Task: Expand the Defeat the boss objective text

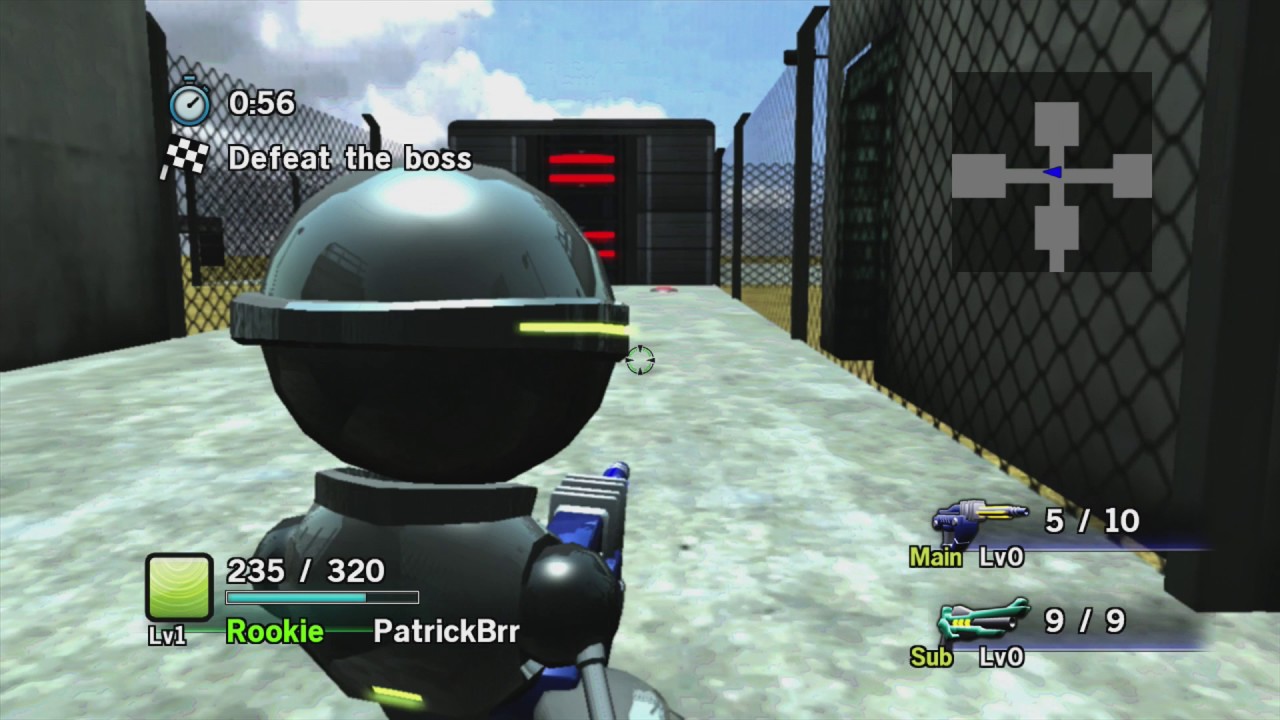Action: (350, 158)
